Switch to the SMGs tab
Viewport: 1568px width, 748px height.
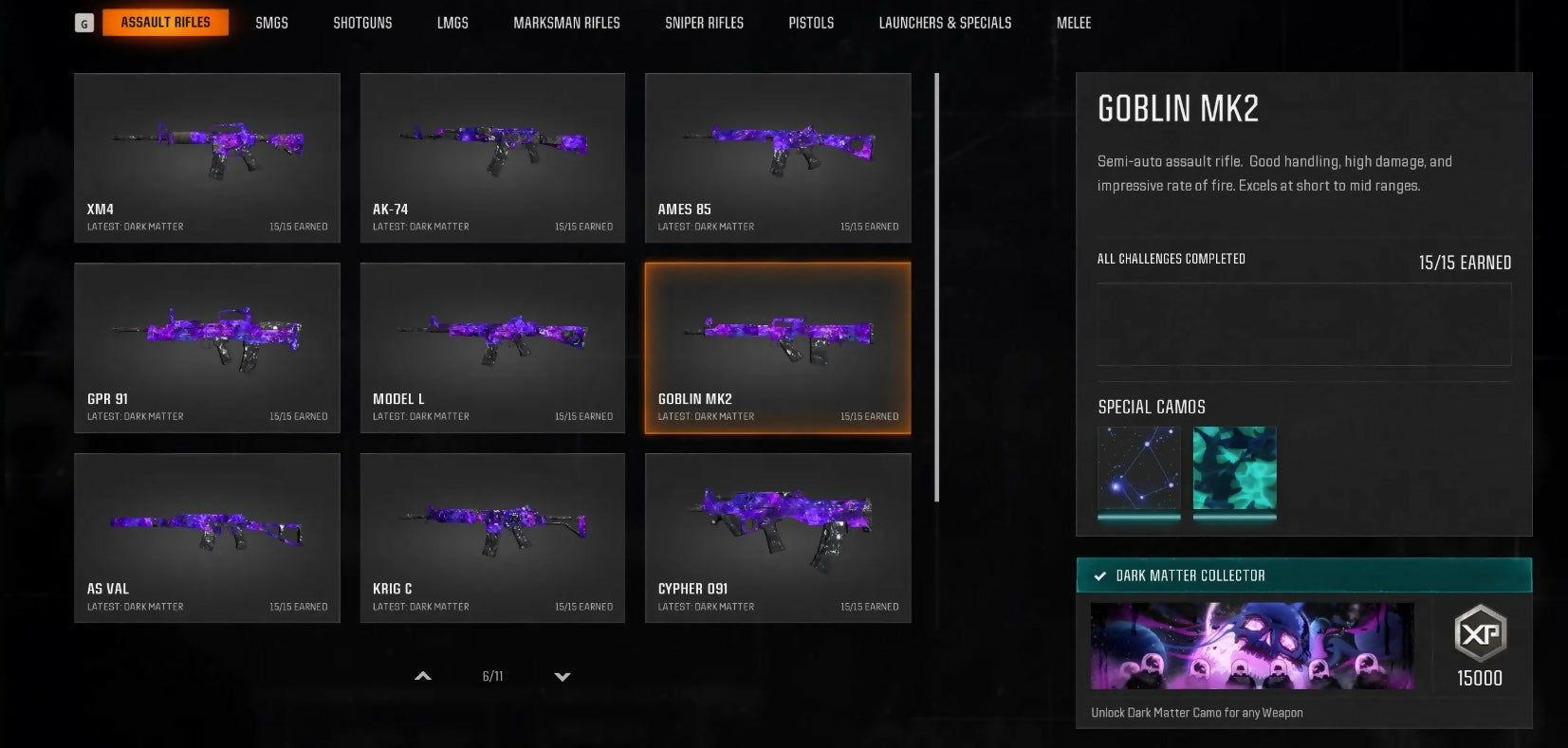pos(271,23)
